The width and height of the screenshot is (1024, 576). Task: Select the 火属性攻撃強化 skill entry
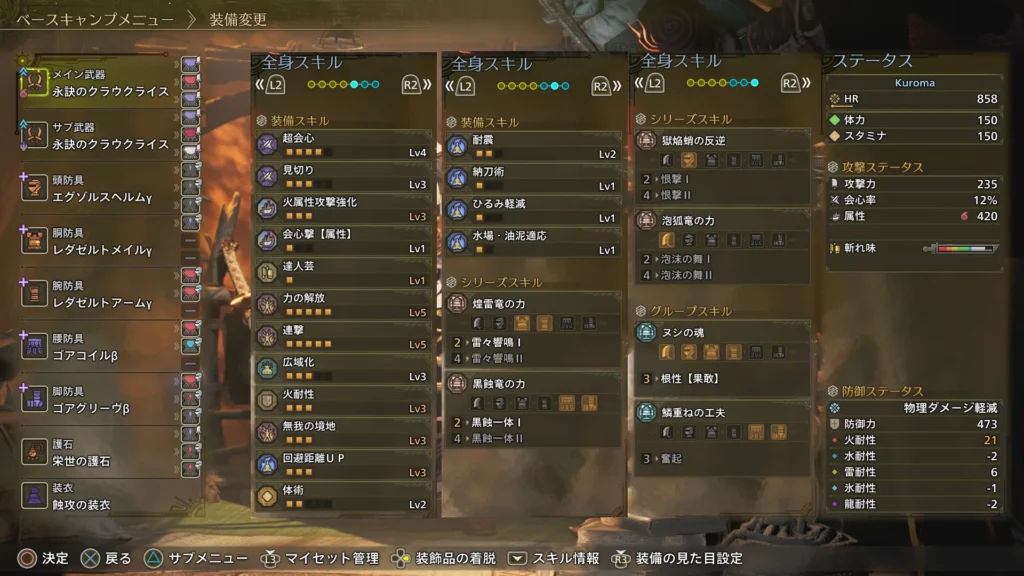tap(343, 209)
